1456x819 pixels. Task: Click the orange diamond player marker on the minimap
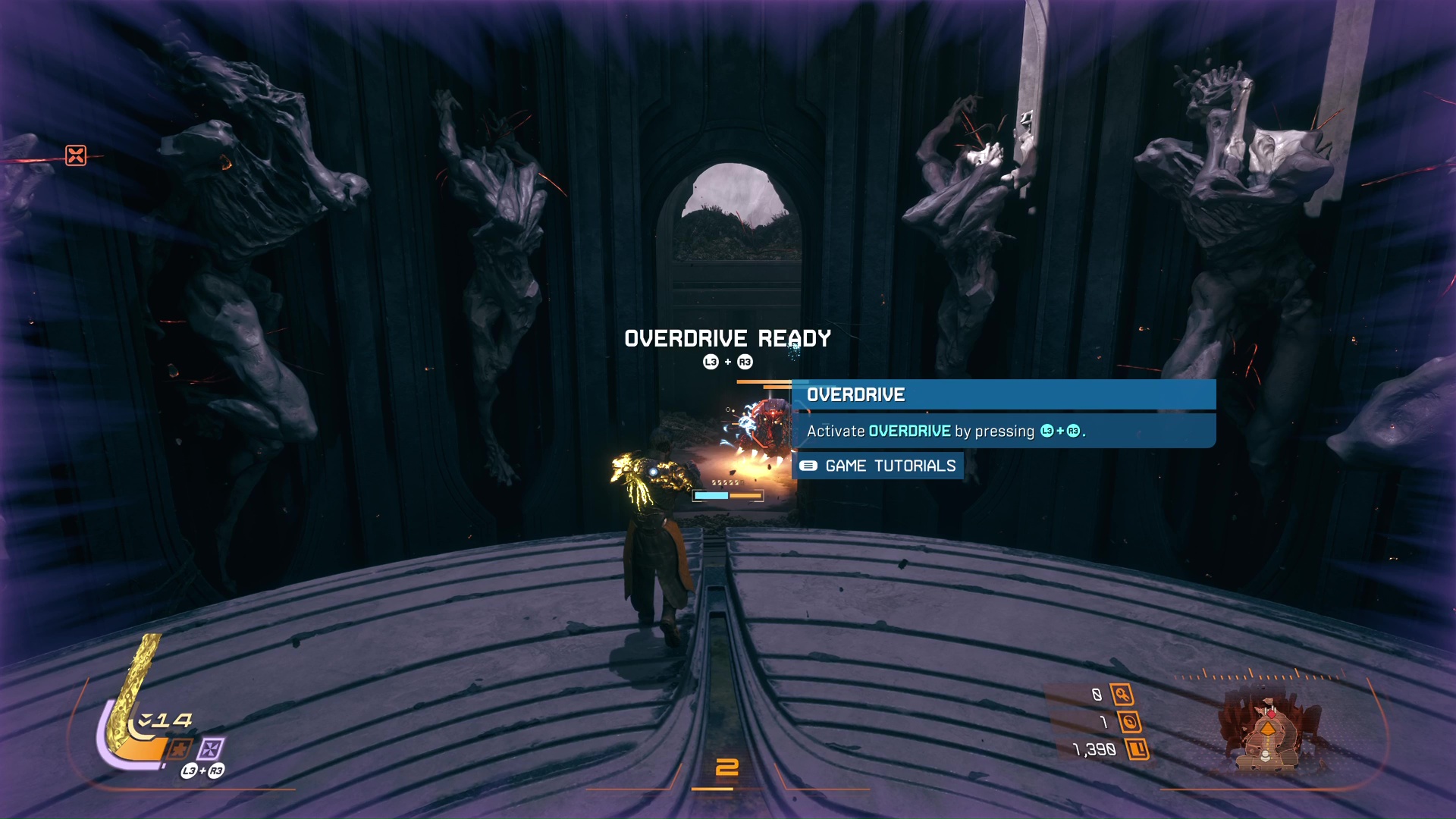(1269, 728)
